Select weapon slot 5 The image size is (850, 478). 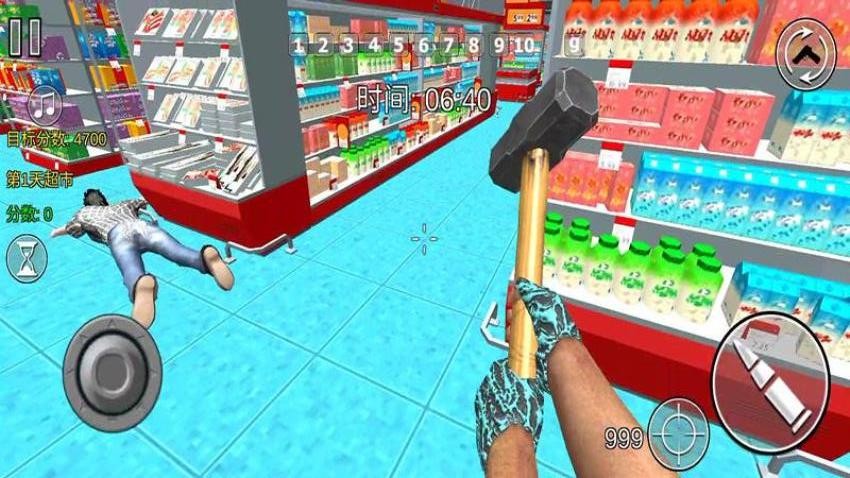click(399, 45)
